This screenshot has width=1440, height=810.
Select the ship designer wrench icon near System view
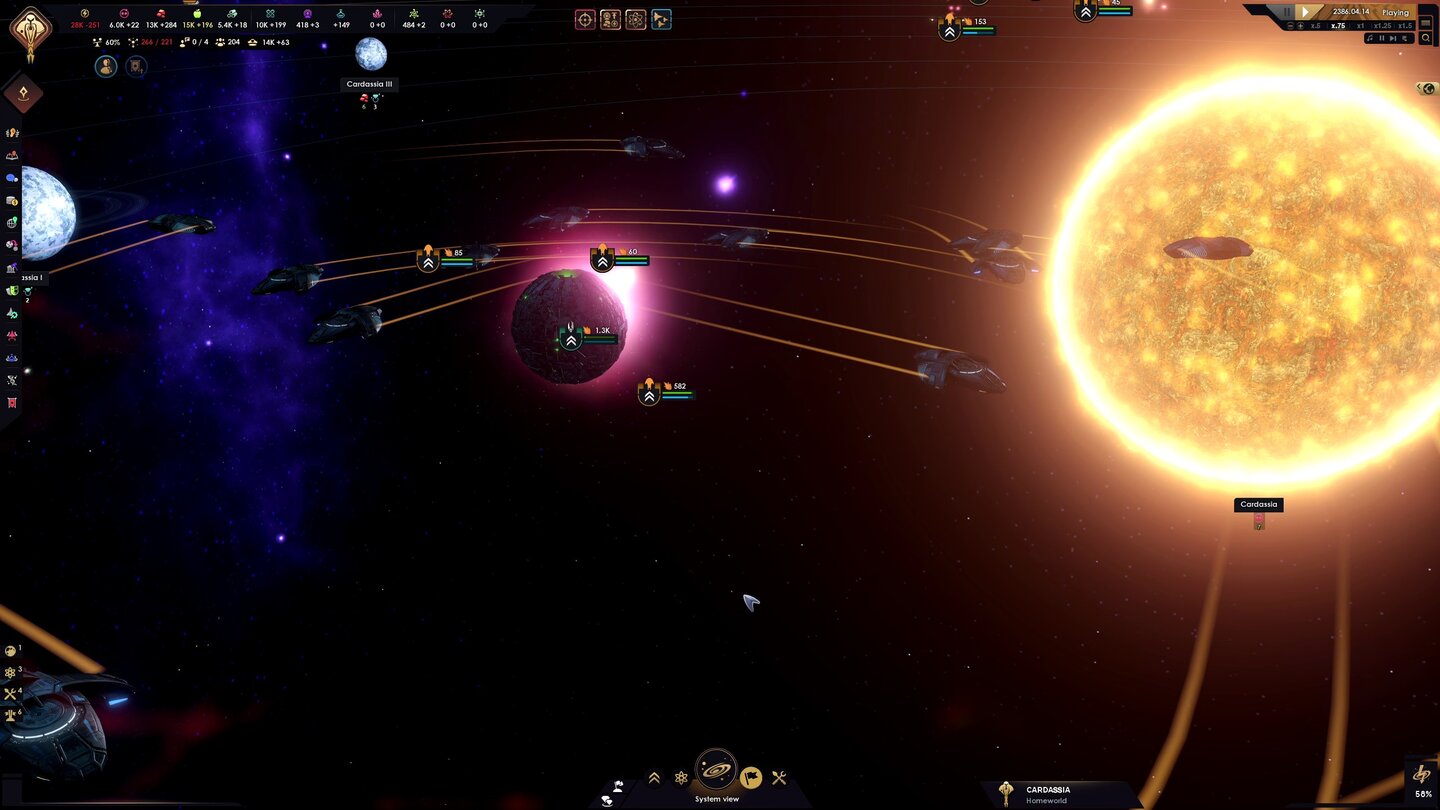pos(779,777)
